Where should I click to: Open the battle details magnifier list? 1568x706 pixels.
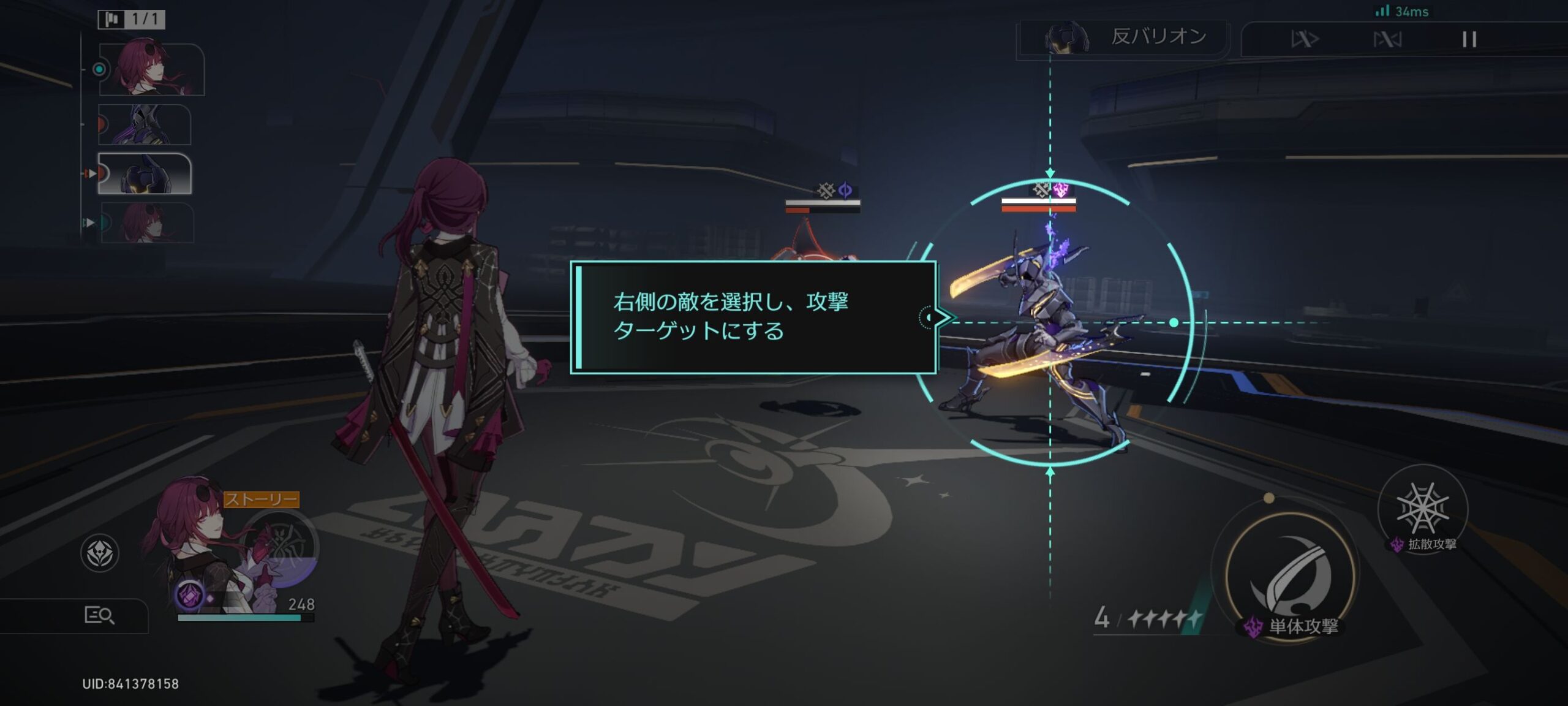(99, 615)
